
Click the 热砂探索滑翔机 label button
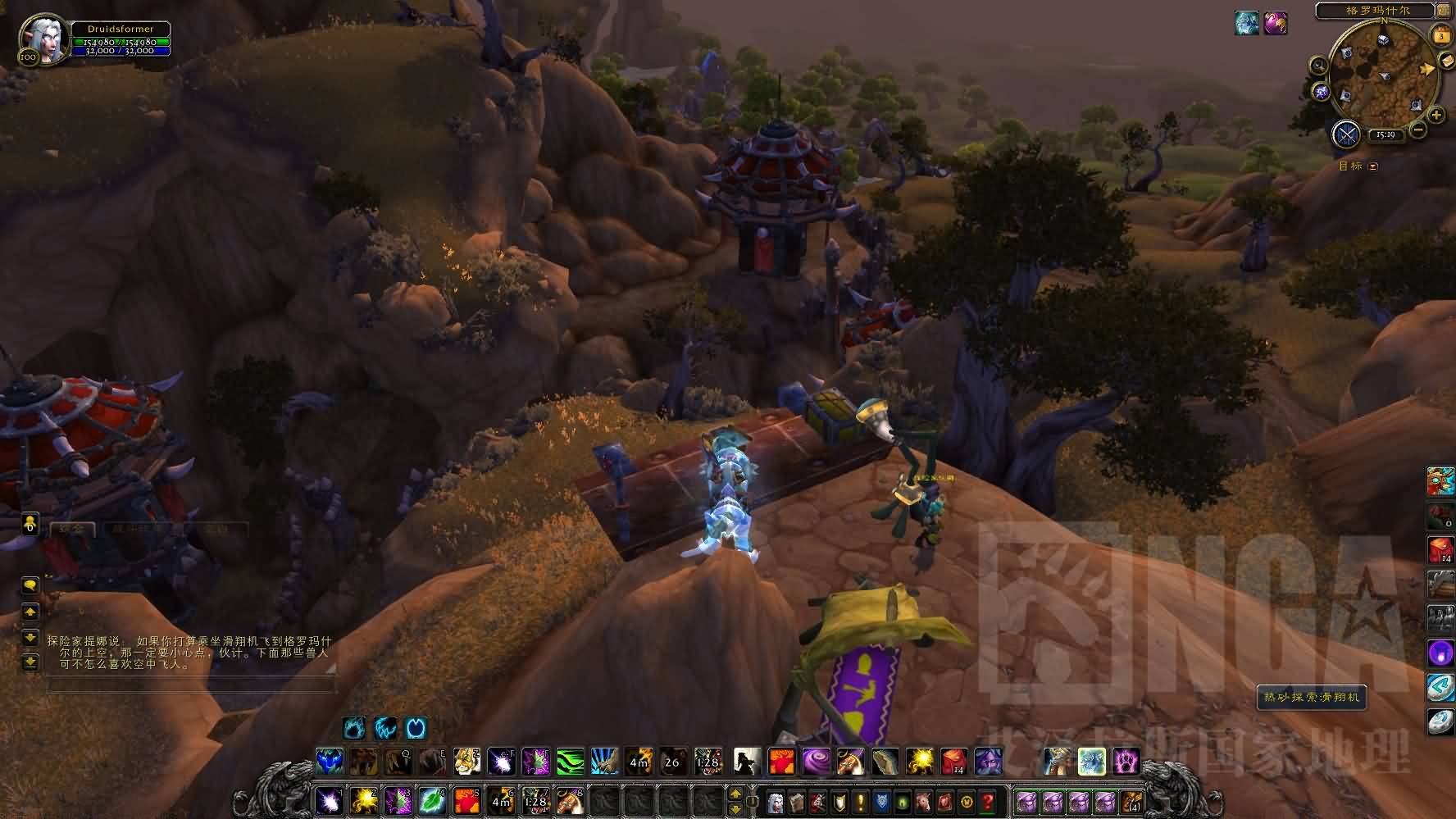tap(1311, 698)
